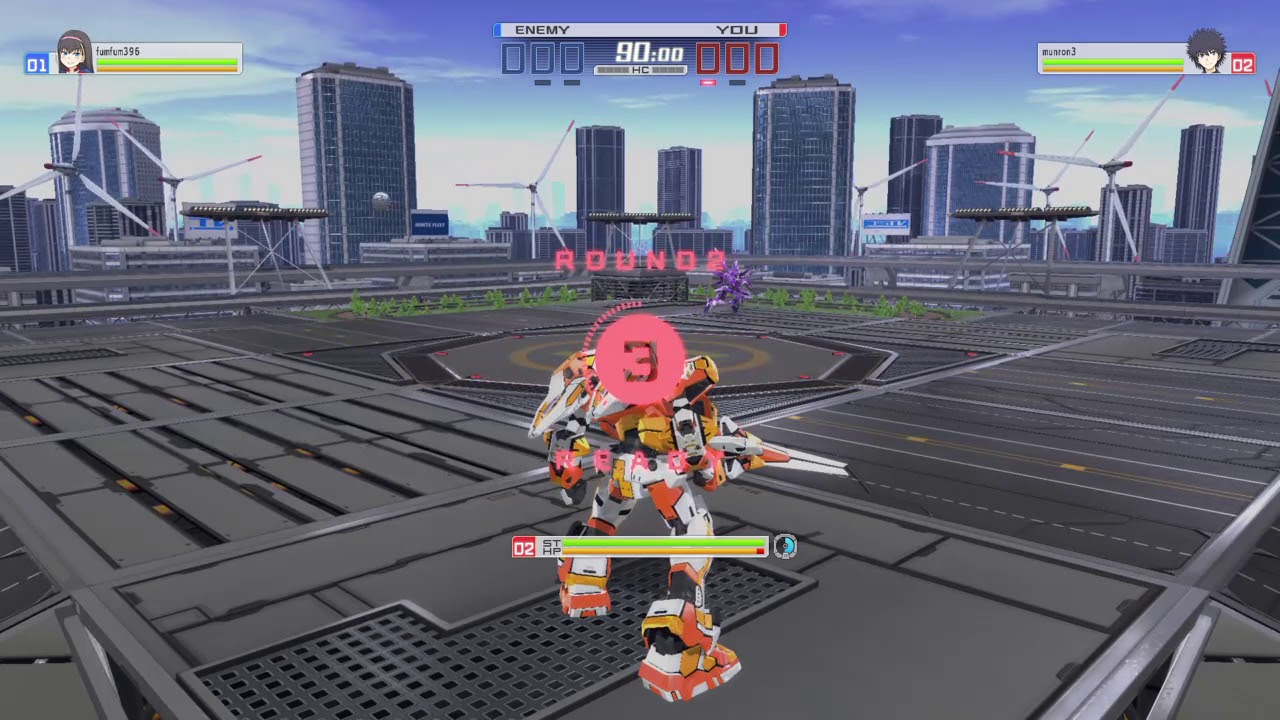
Task: Select the circular drive gauge beside the HP bar
Action: [x=786, y=547]
